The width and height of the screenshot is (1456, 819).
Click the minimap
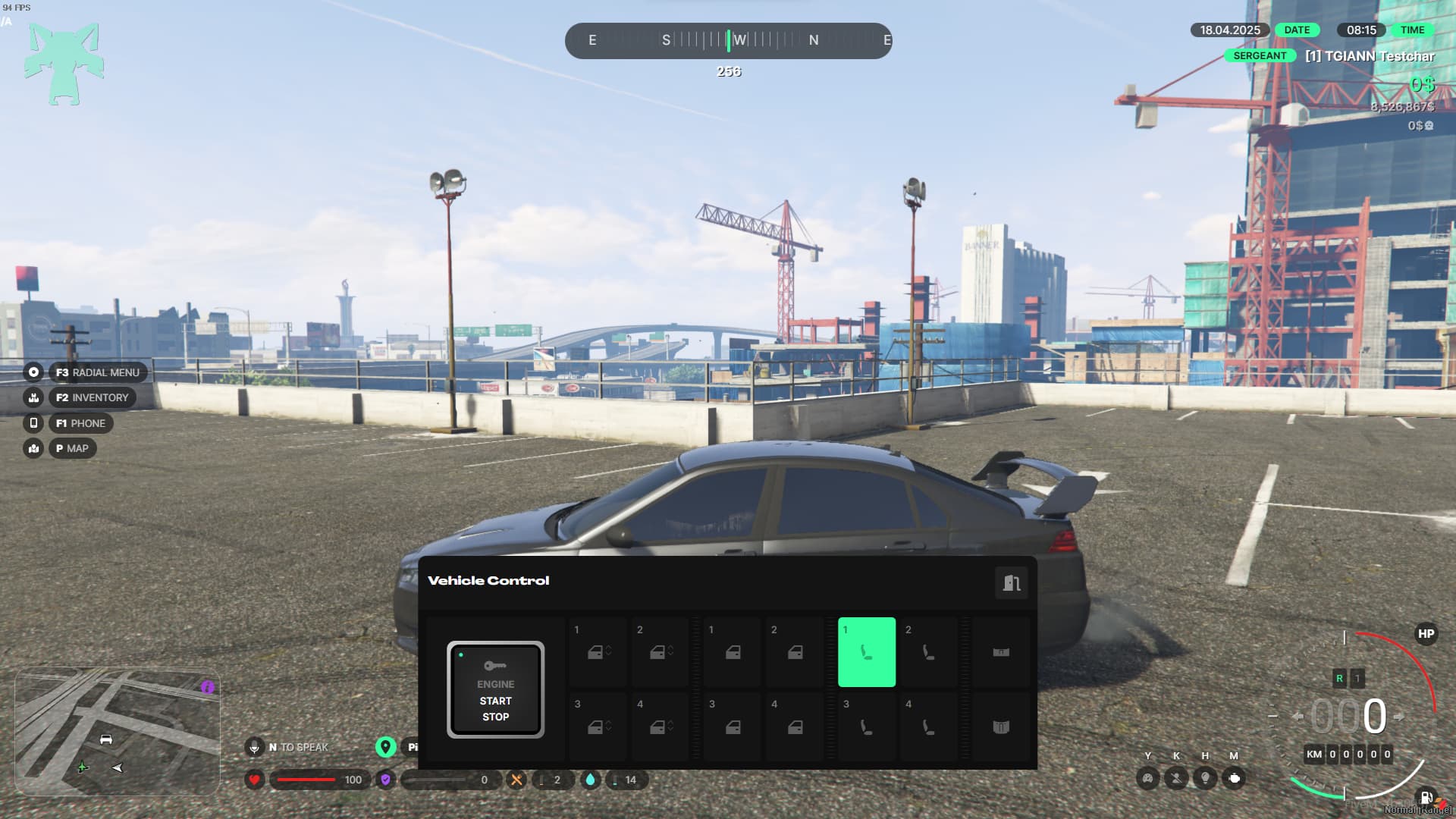118,731
